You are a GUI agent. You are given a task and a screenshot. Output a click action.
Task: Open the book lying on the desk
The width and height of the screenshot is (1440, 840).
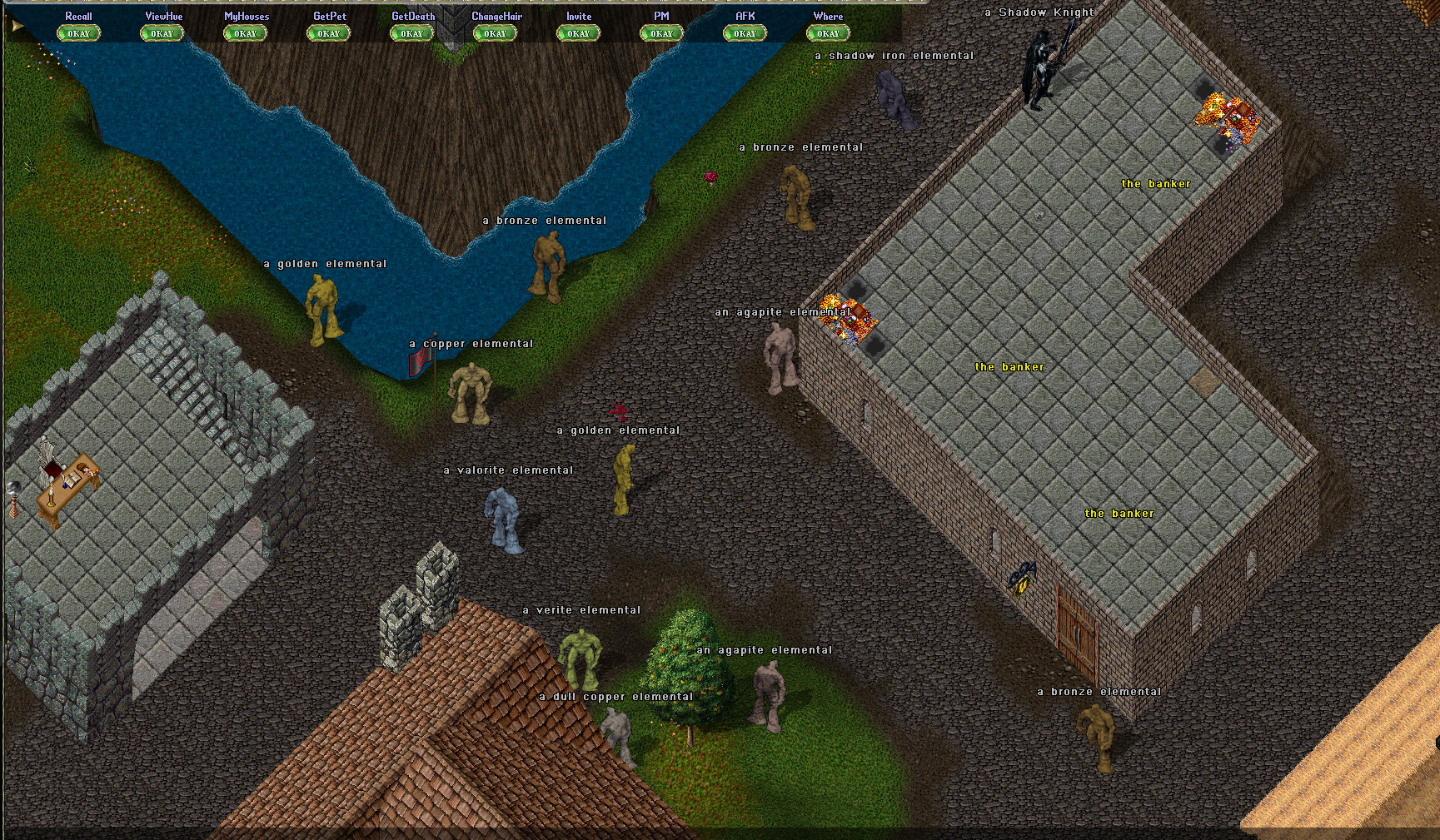coord(72,480)
